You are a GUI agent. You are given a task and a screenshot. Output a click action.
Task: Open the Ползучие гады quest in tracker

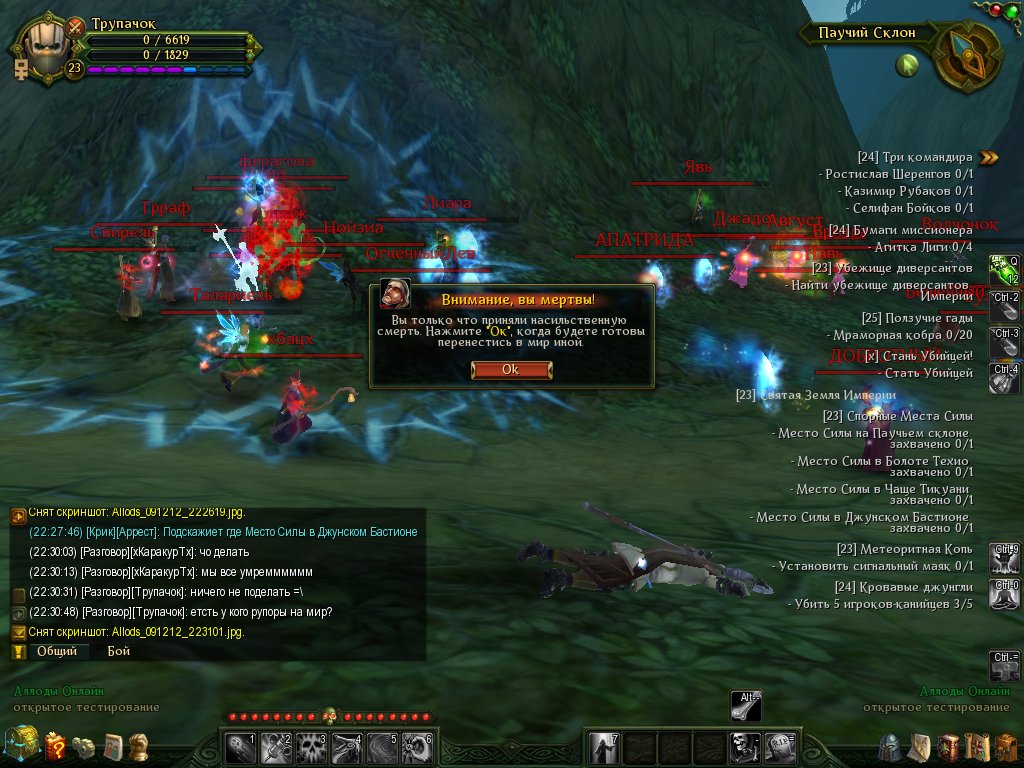pos(916,318)
